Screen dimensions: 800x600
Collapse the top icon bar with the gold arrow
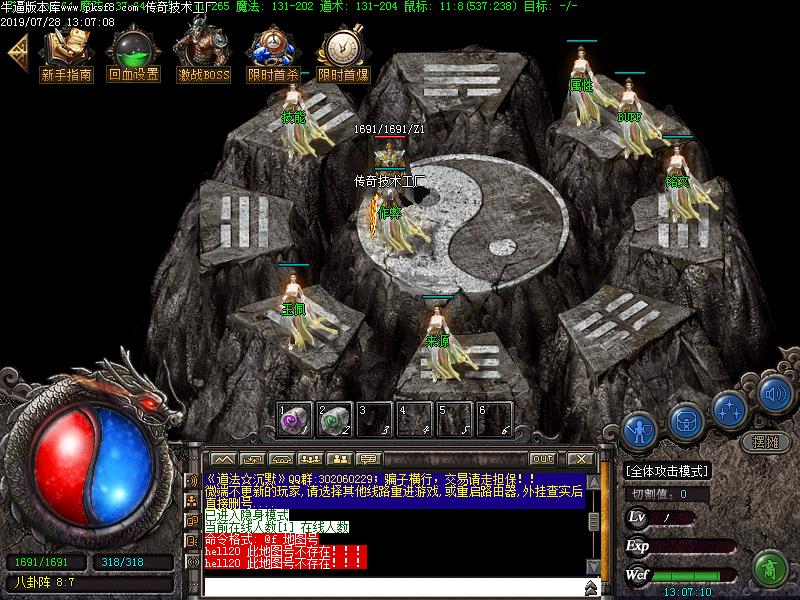[16, 53]
